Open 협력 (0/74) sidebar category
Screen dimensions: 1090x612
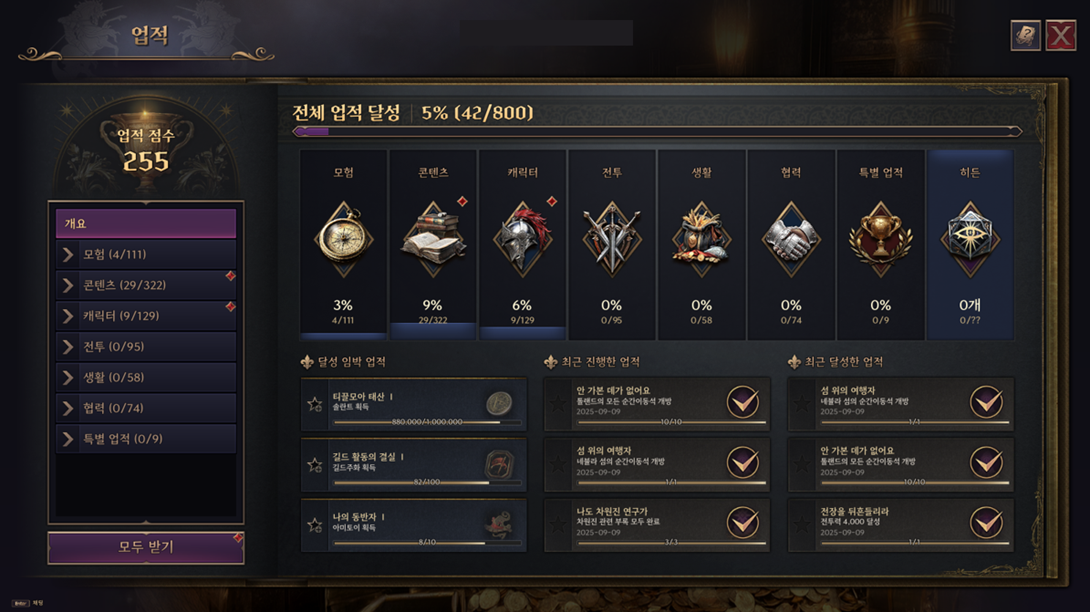(146, 408)
